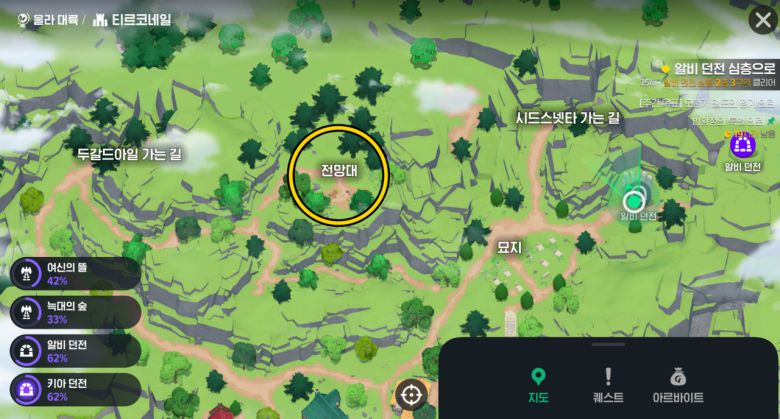Open the 알비 던전 심층으로 quest tracker
This screenshot has height=419, width=780.
(x=718, y=67)
